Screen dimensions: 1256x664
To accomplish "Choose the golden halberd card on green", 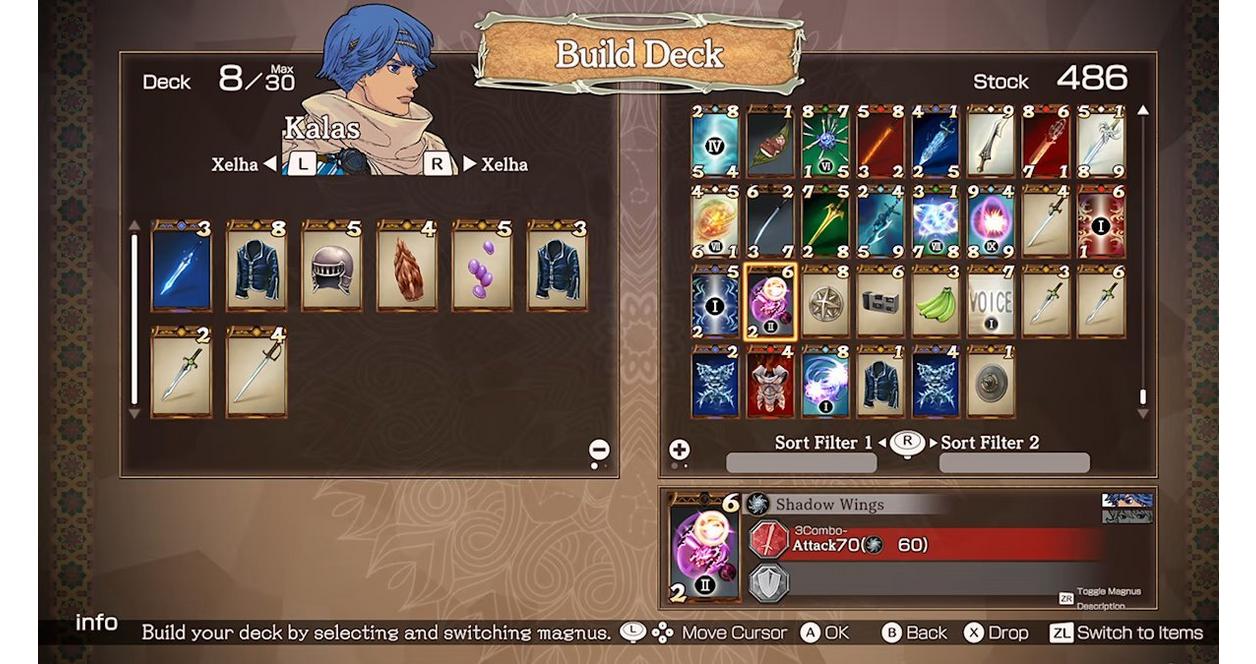I will tap(825, 223).
